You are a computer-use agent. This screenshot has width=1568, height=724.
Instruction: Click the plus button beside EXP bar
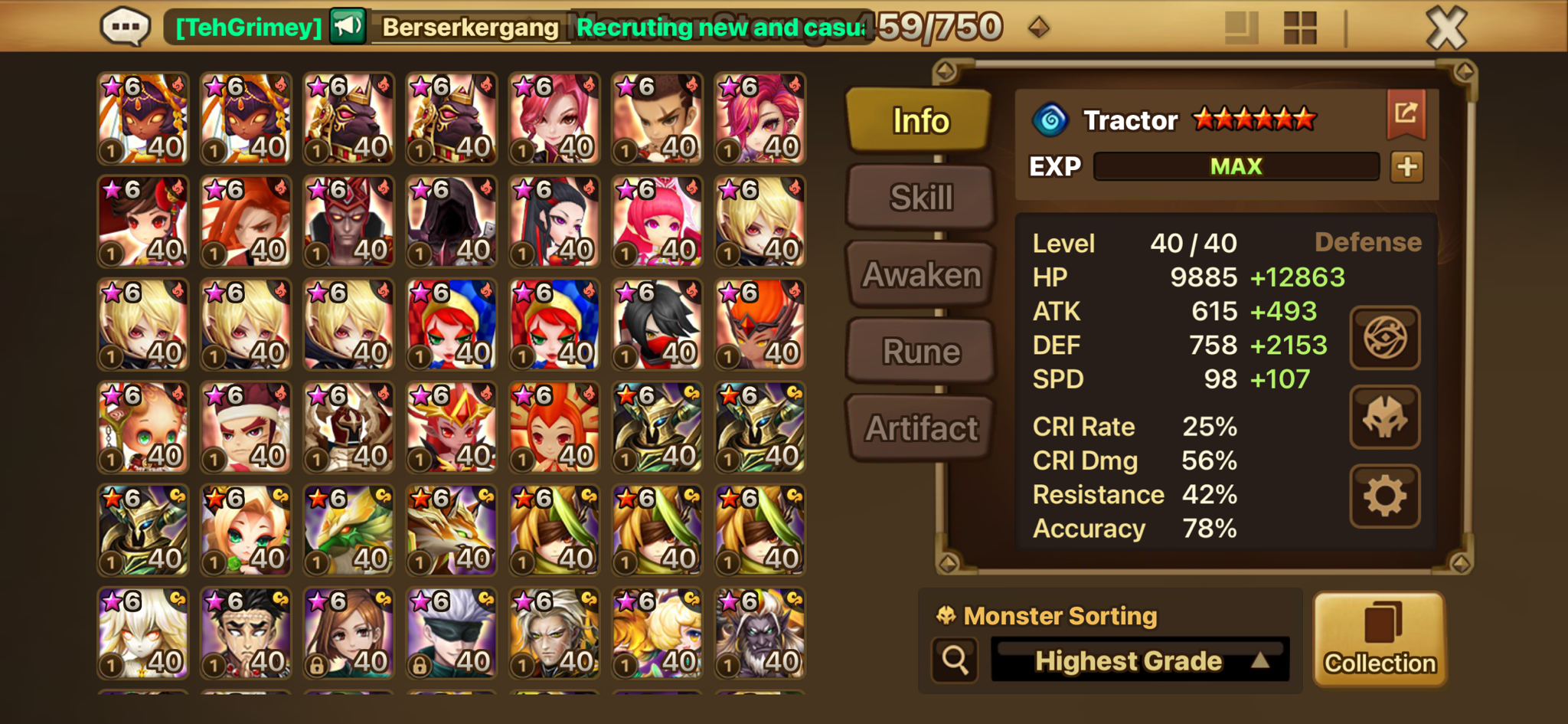coord(1406,166)
